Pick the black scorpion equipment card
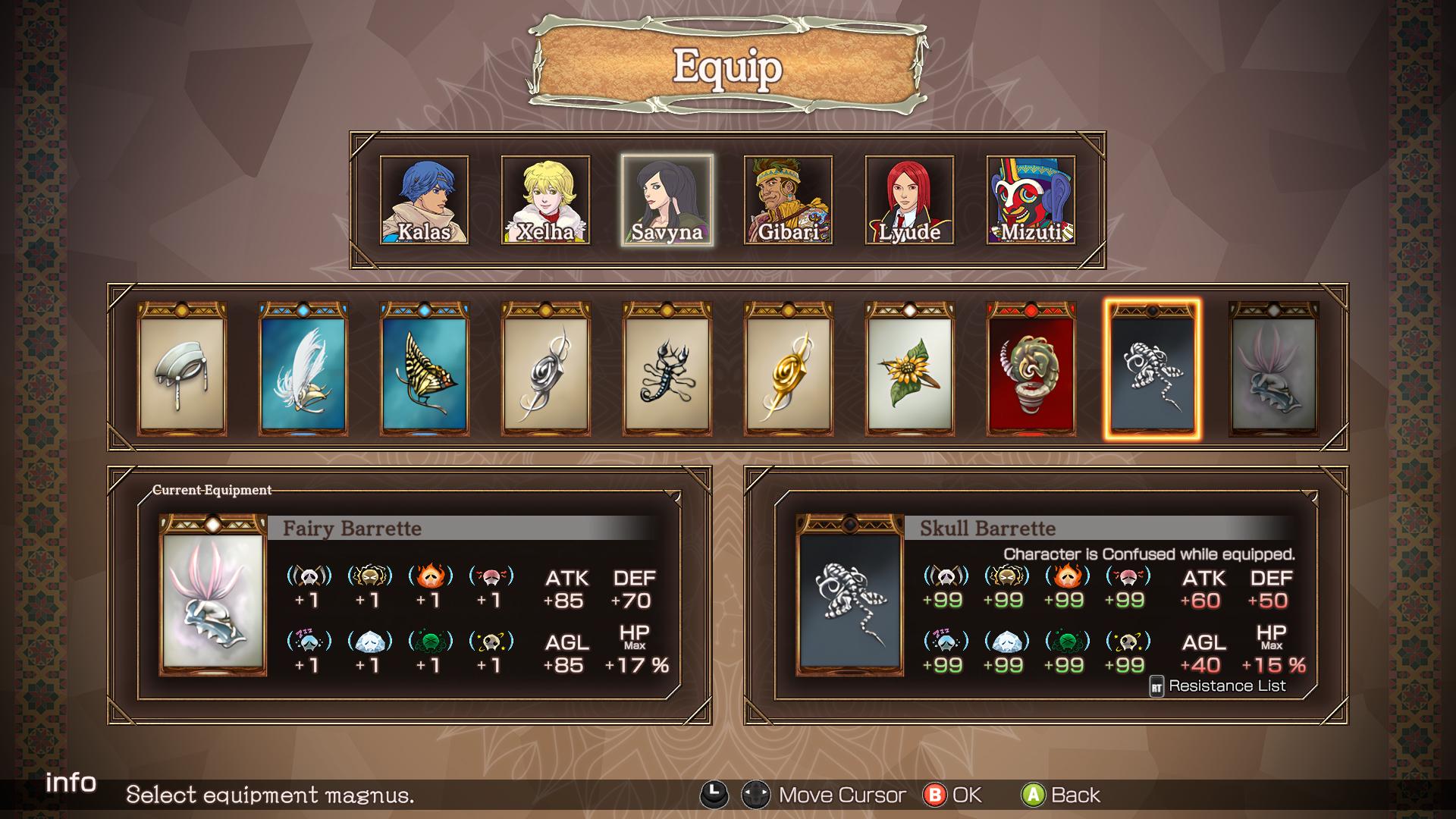This screenshot has width=1456, height=819. click(667, 369)
